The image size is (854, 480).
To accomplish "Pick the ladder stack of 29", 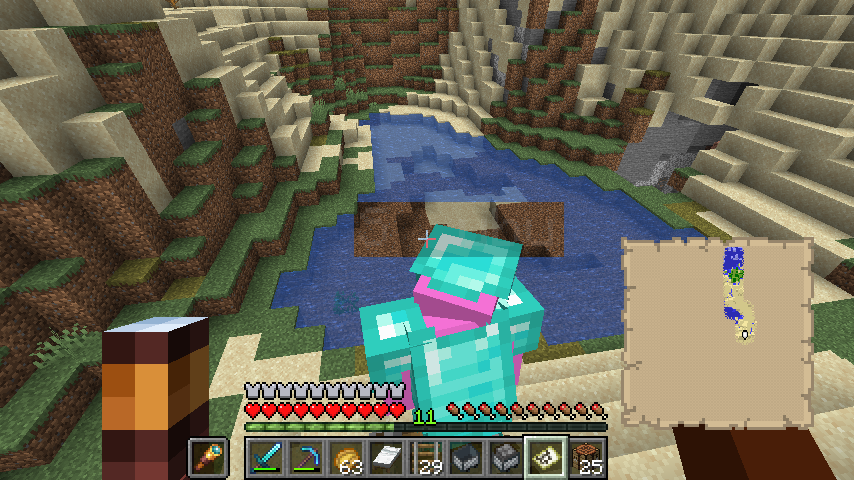I will (x=427, y=459).
